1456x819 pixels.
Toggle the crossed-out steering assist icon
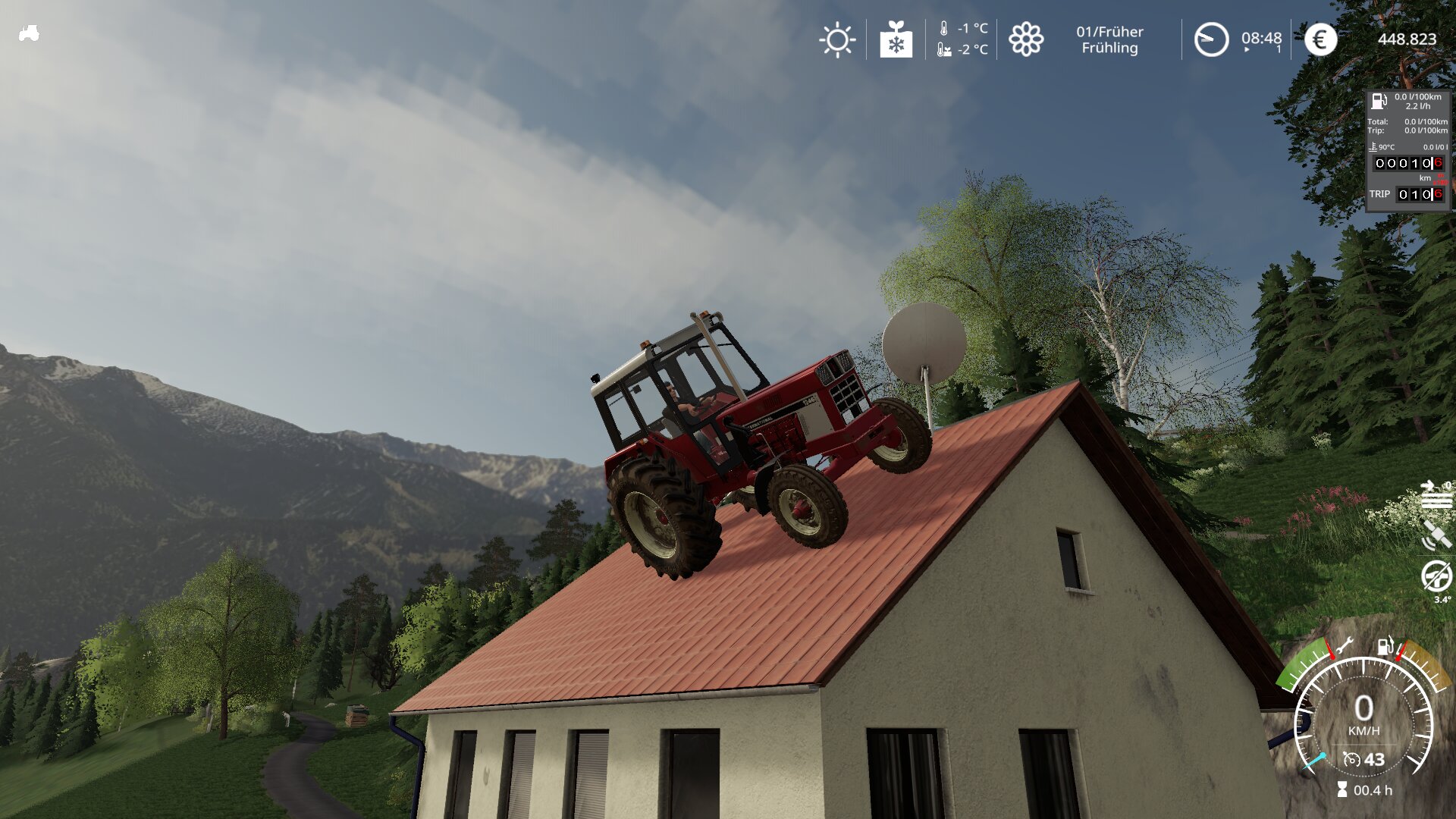tap(1436, 577)
